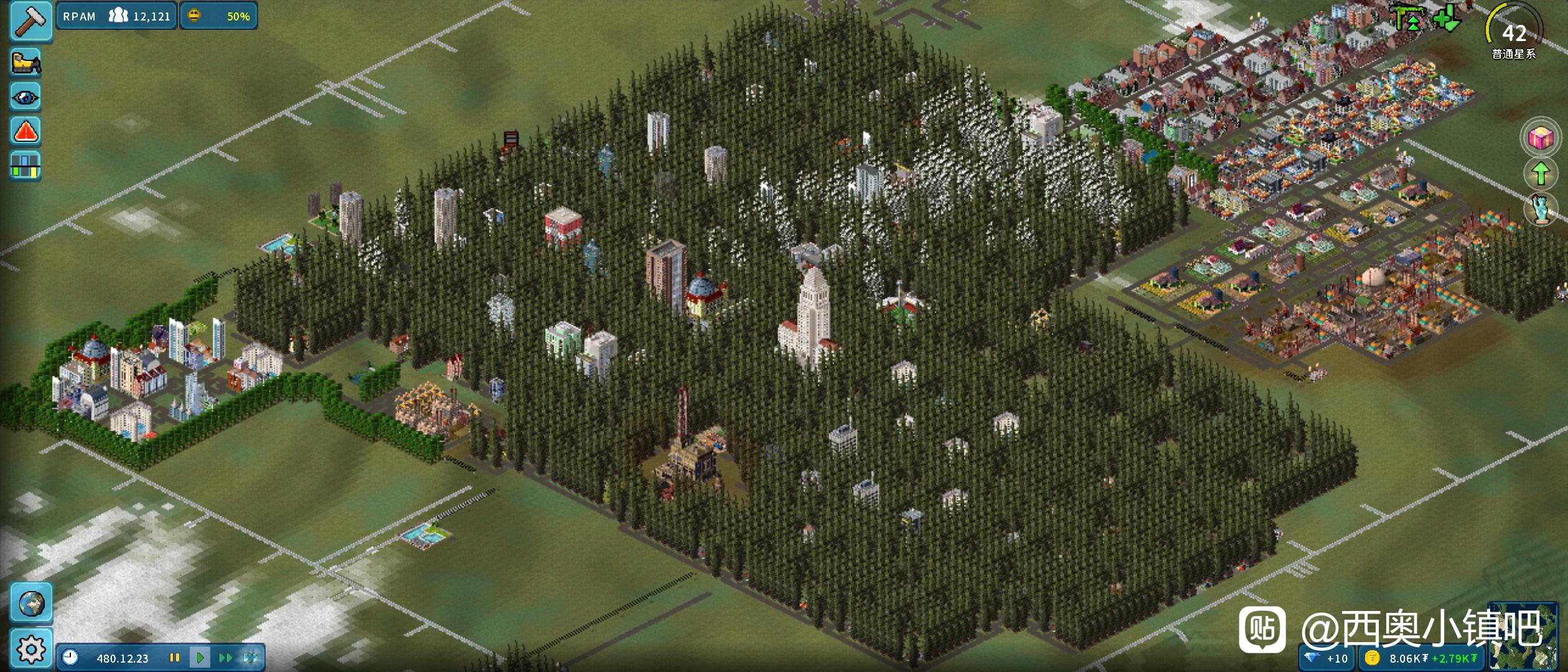Open the gear settings menu
This screenshot has width=1568, height=672.
[x=30, y=650]
